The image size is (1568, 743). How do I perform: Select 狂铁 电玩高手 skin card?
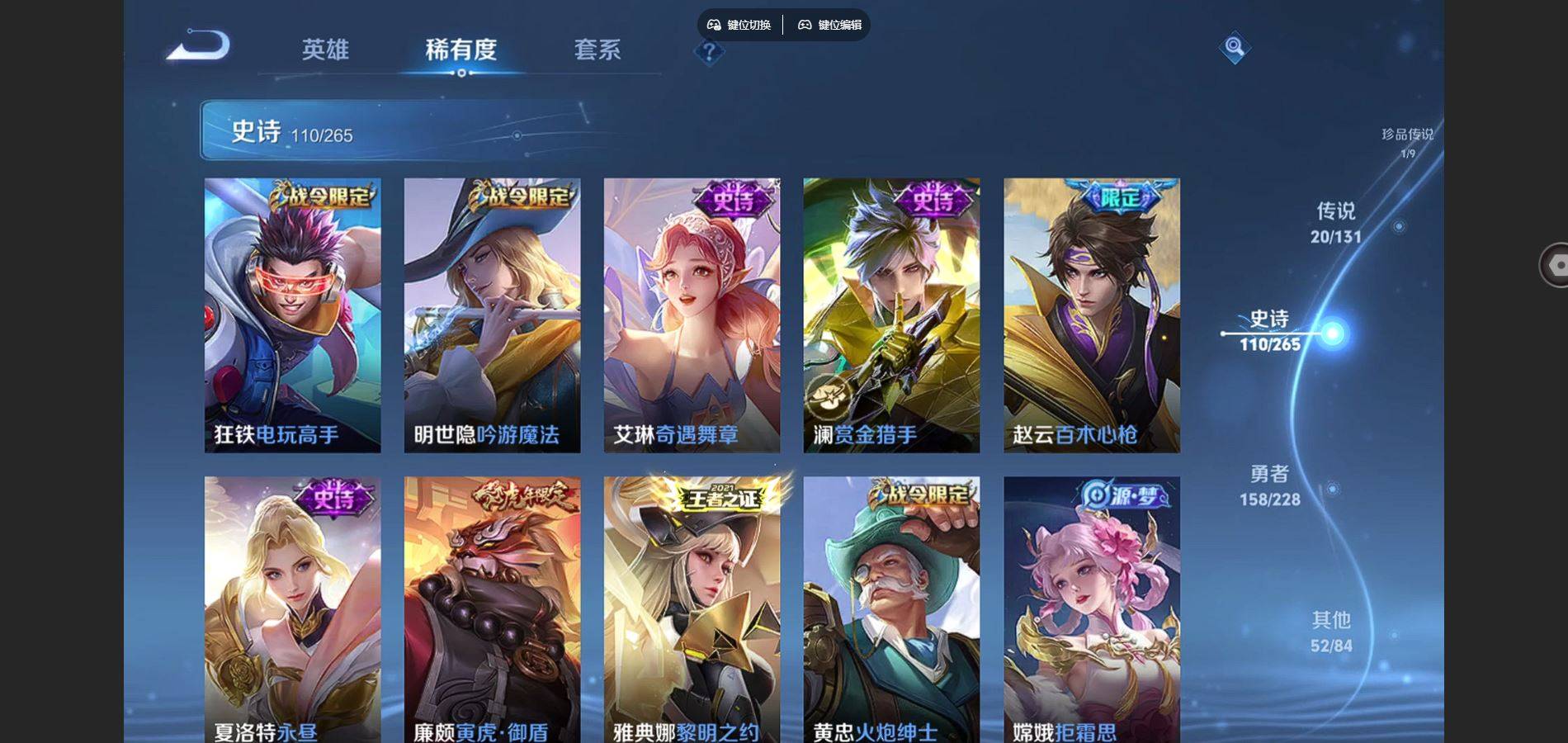292,315
